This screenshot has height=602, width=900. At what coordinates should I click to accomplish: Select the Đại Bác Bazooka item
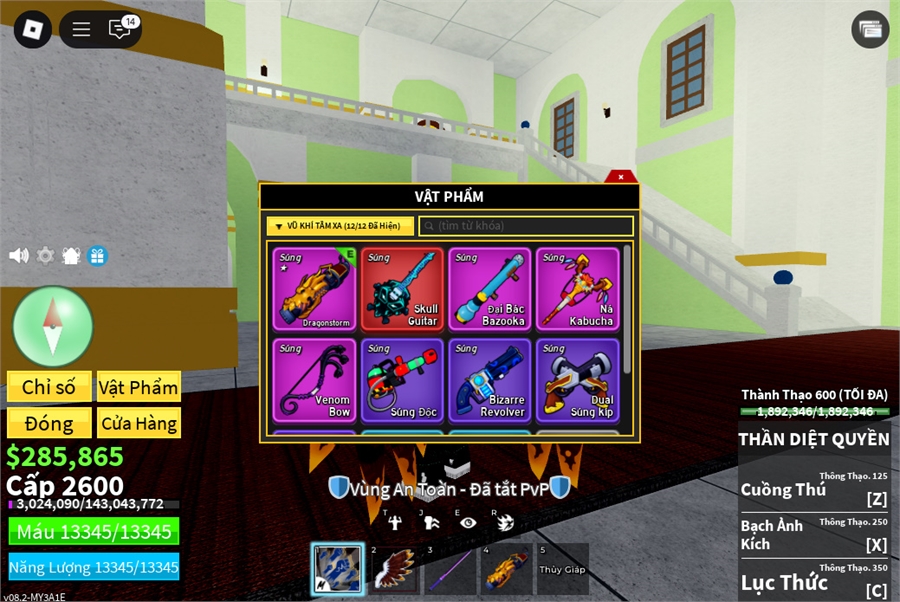pos(489,289)
